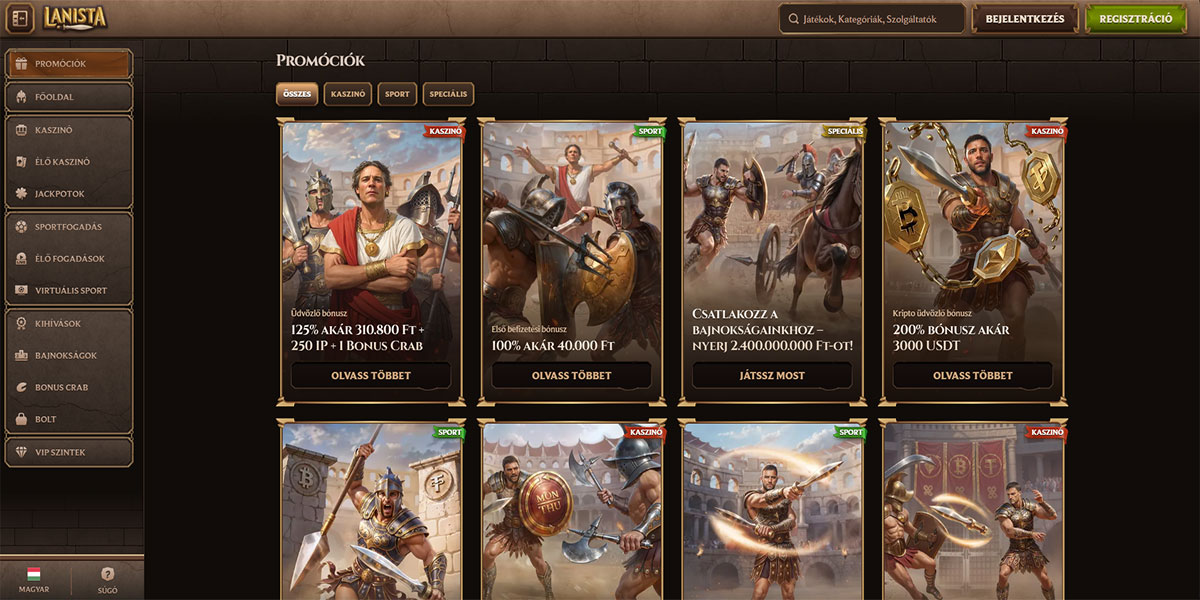
Task: Open the Bajnokságok menu entry
Action: 69,355
